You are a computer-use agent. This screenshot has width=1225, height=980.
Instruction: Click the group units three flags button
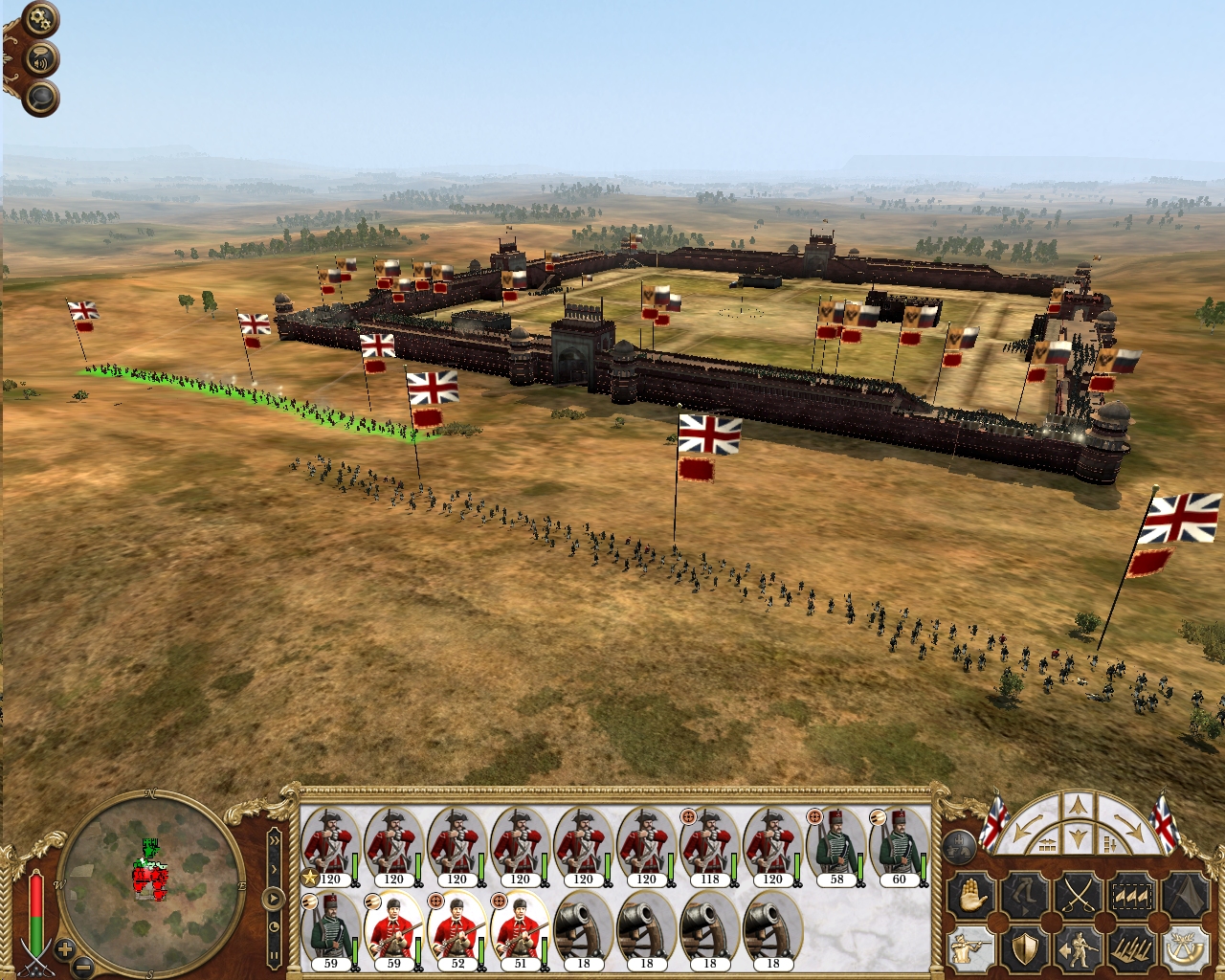tap(1132, 897)
